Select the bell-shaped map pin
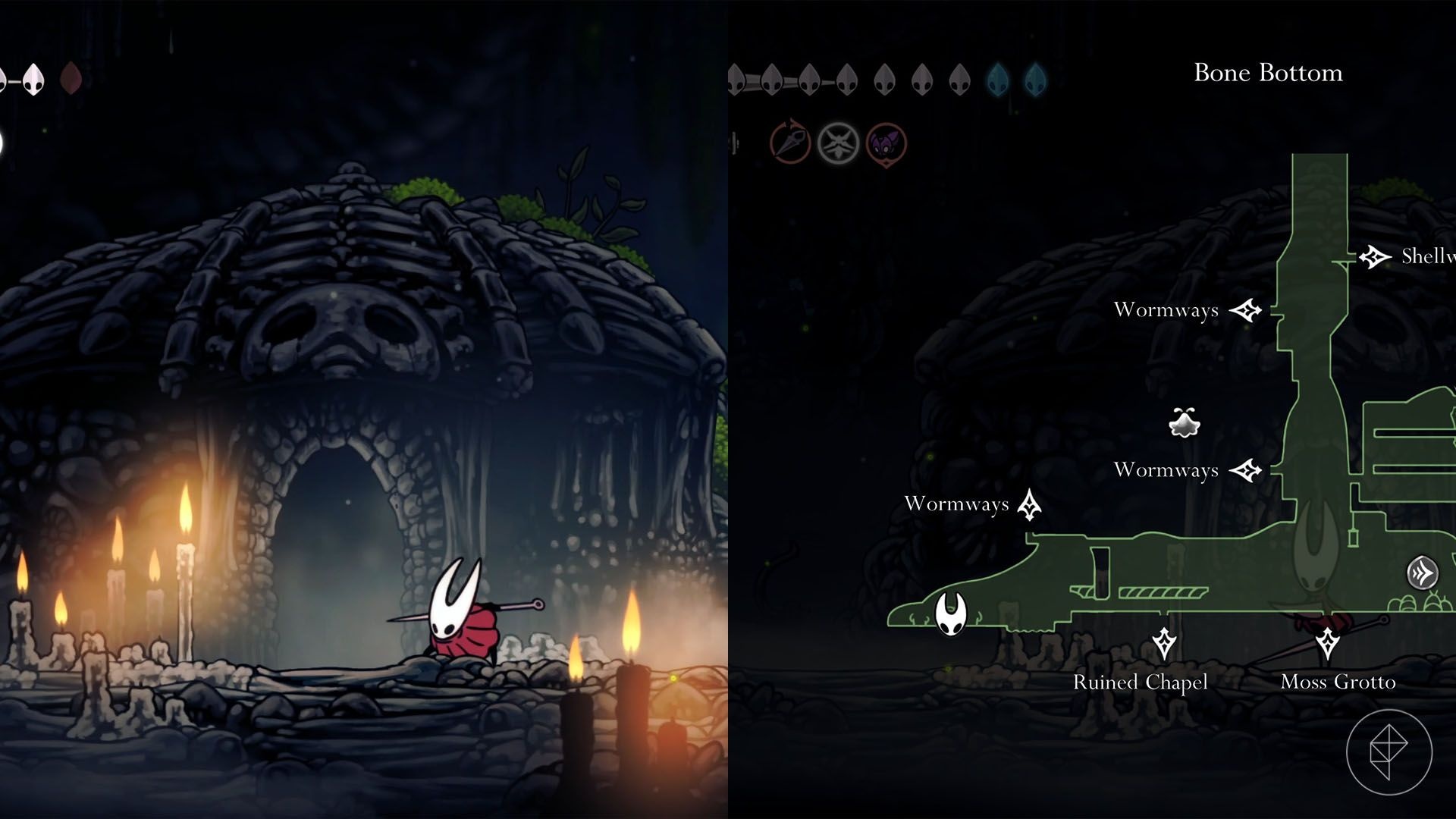Viewport: 1456px width, 819px height. pos(1184,423)
